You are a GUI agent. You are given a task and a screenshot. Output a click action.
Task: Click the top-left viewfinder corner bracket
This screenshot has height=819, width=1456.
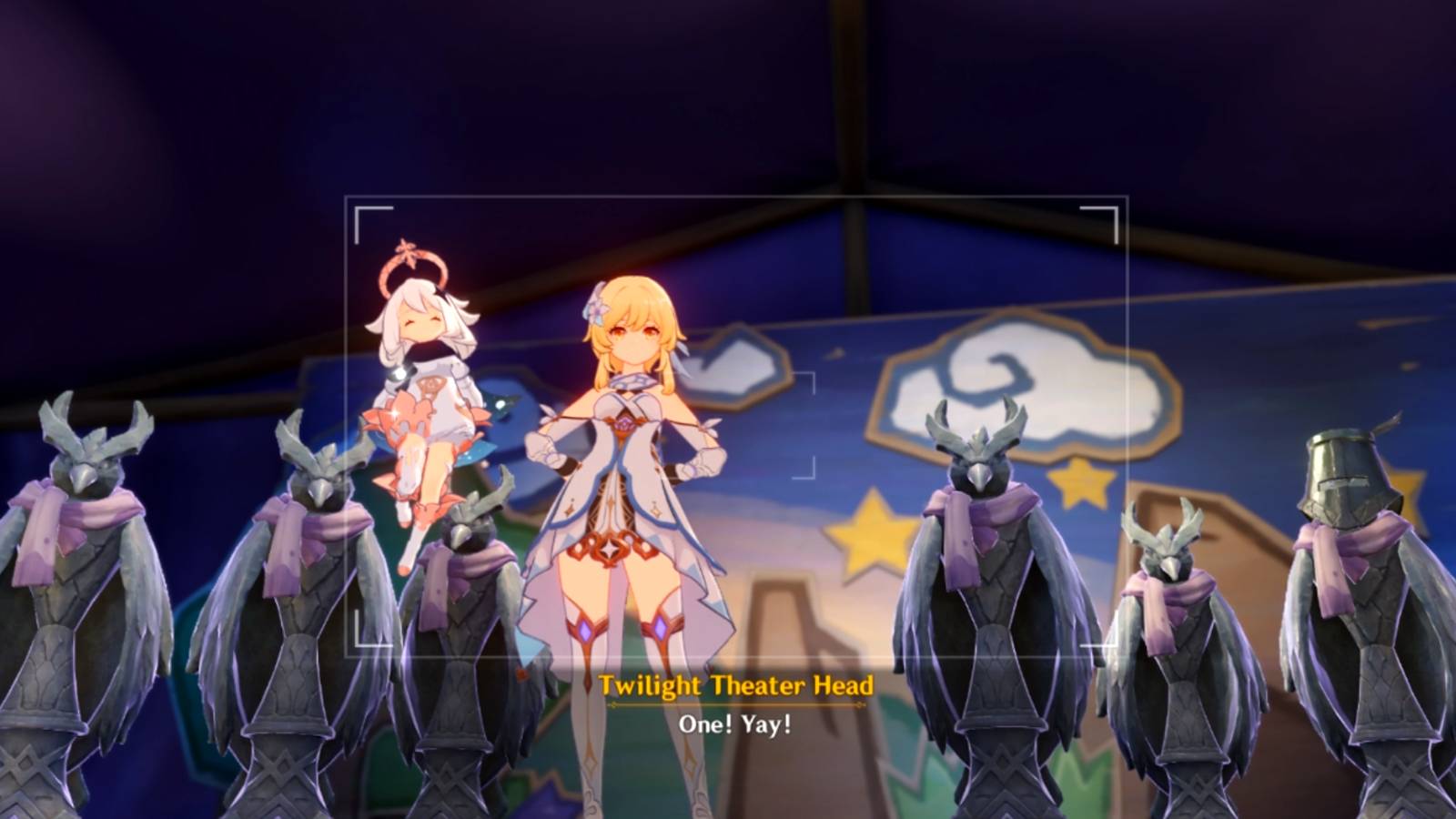point(357,207)
